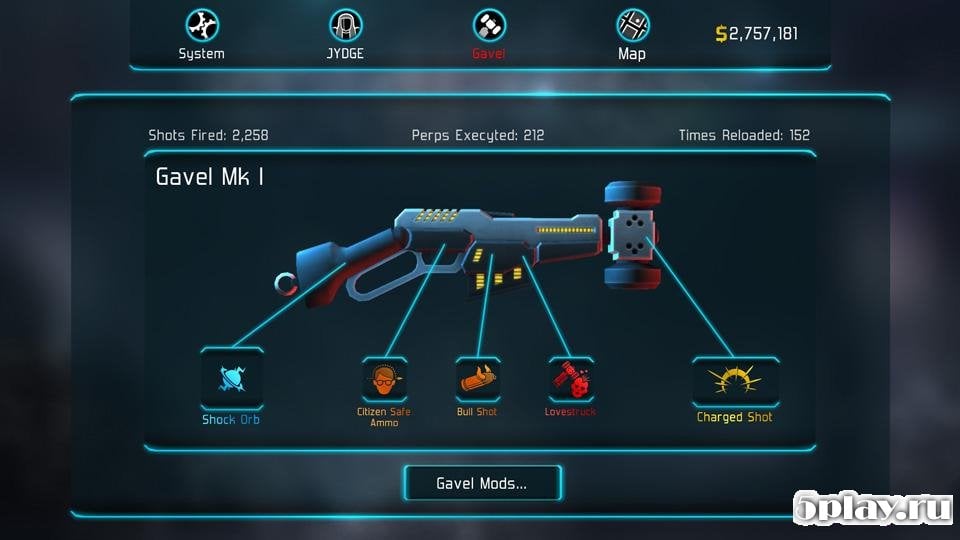The width and height of the screenshot is (960, 540).
Task: Open the Map tab
Action: 632,34
